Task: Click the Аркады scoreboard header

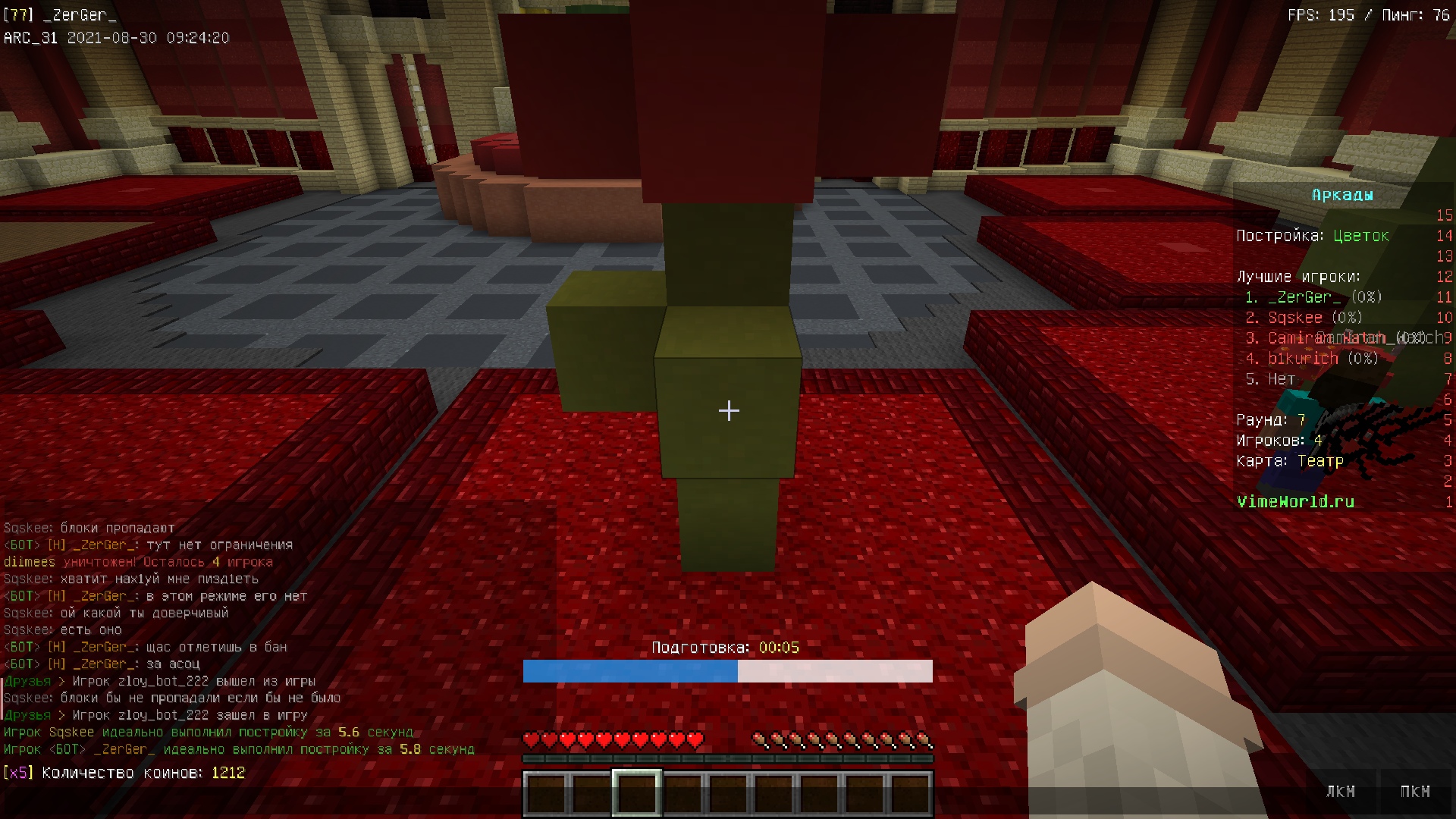Action: tap(1341, 195)
